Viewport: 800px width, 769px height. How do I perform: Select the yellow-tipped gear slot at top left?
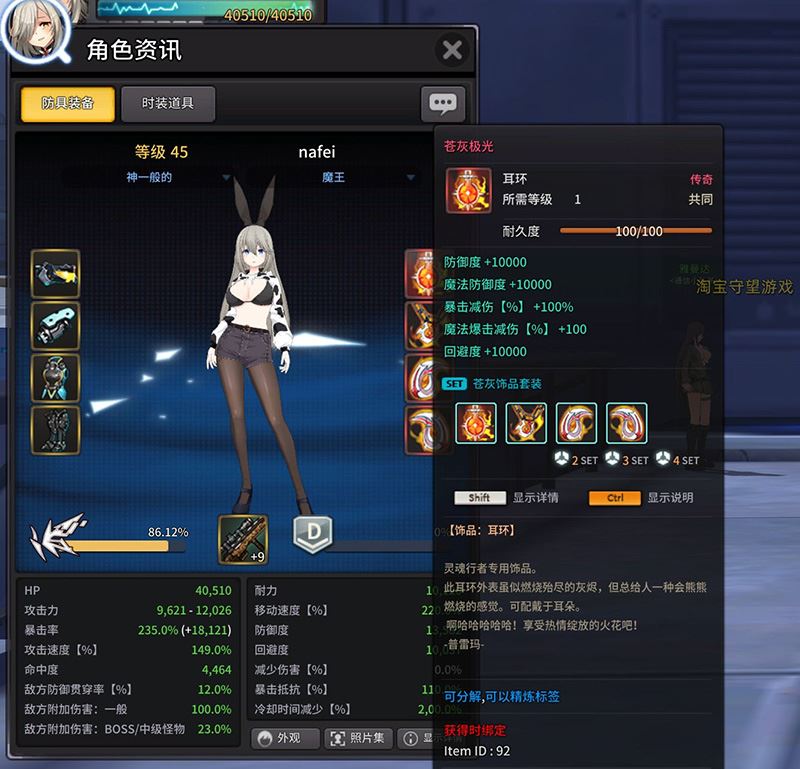pos(56,273)
